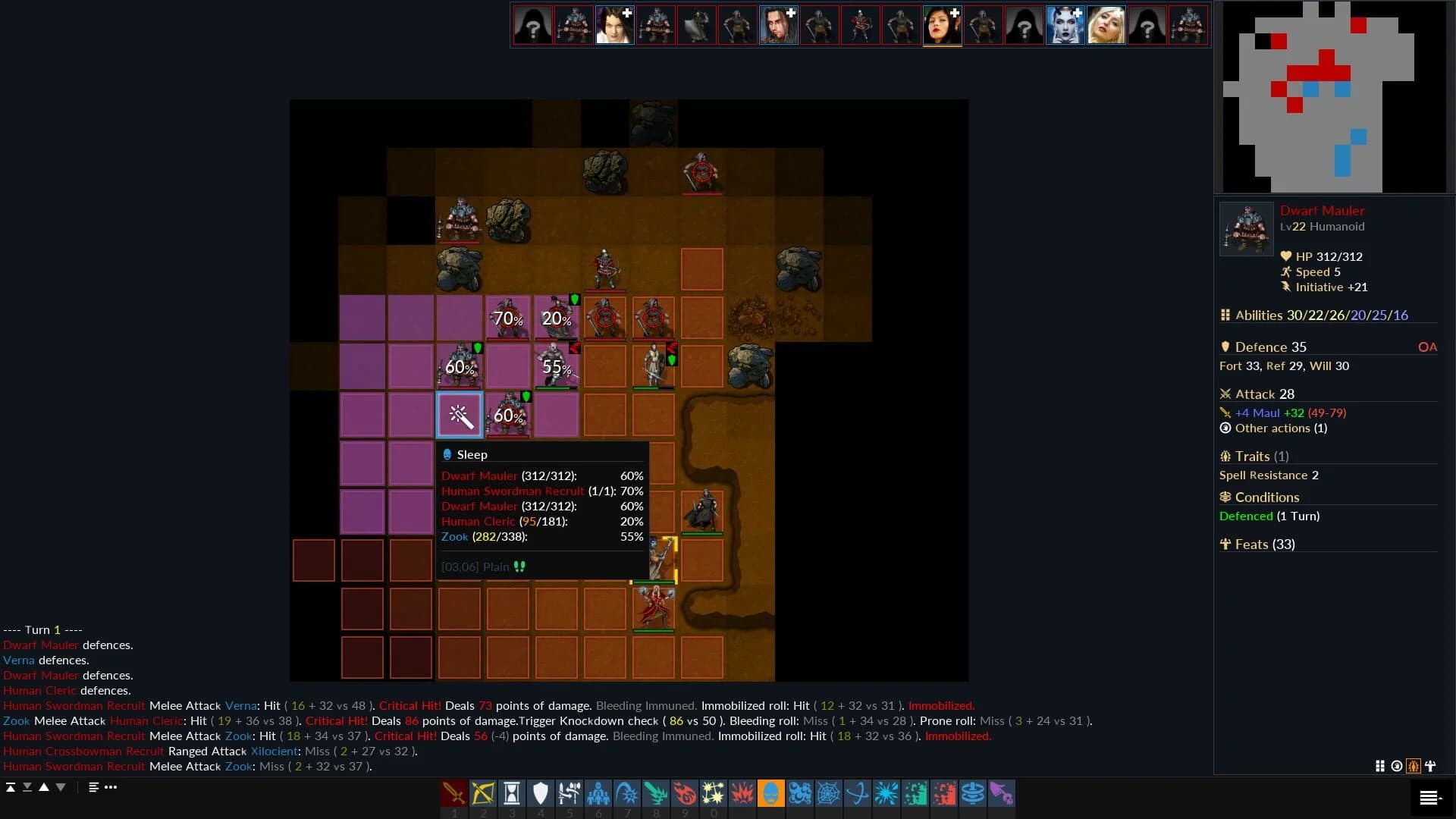The width and height of the screenshot is (1456, 819).
Task: Click the Dwarf Mauler portrait in the side panel
Action: click(x=1246, y=229)
